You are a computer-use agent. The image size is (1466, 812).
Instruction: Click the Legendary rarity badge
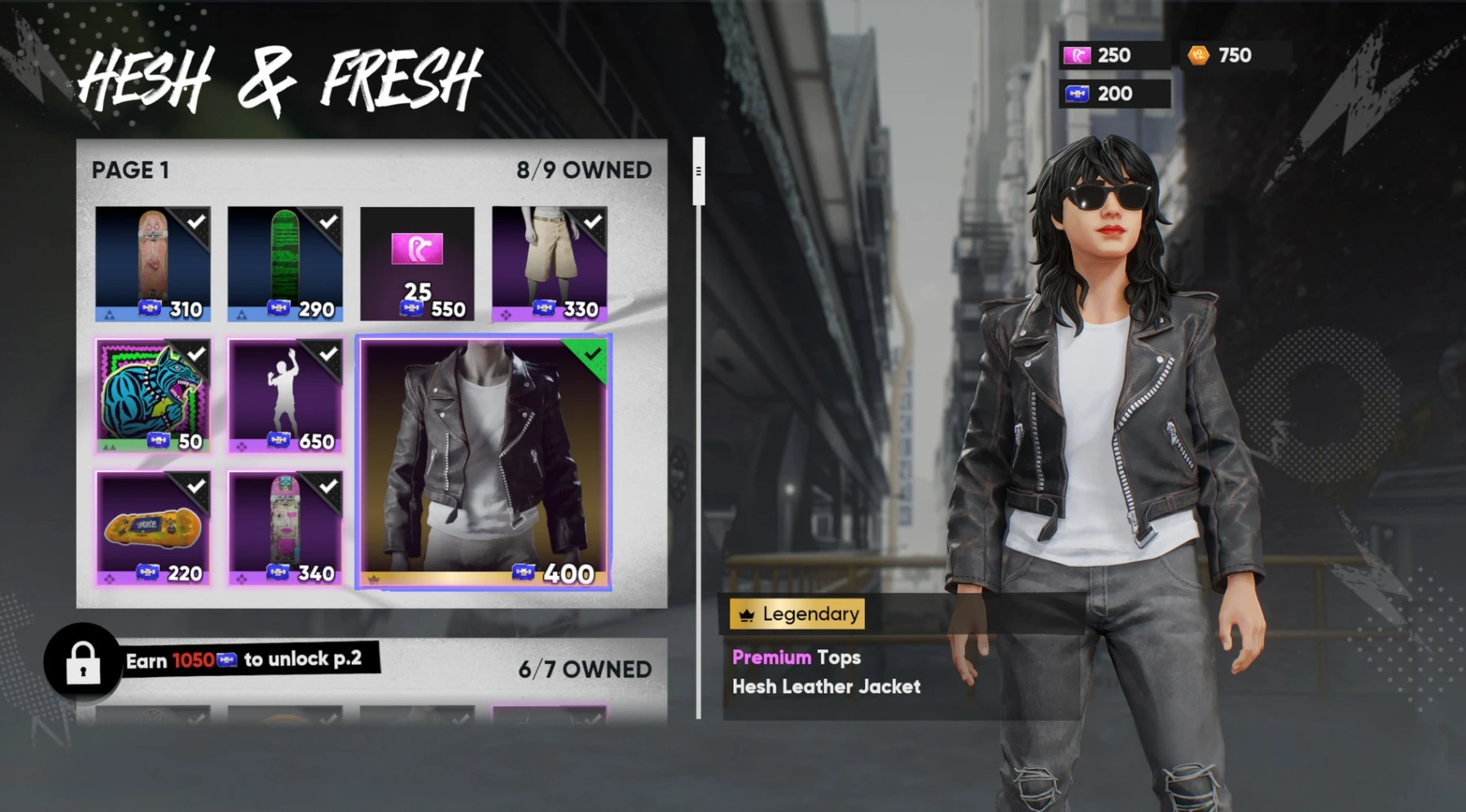pos(797,614)
